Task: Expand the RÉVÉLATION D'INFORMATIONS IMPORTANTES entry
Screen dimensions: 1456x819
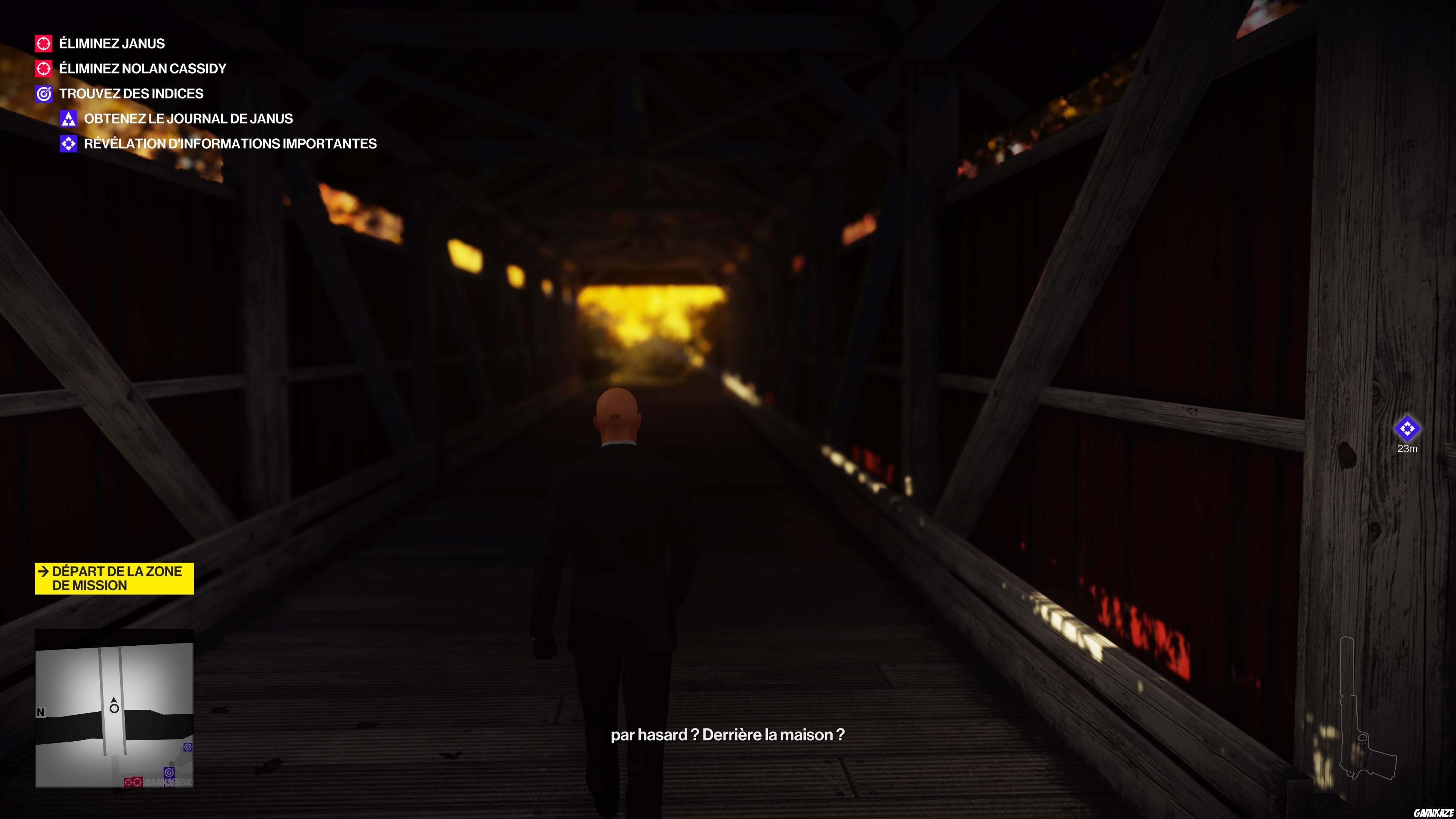Action: 231,144
